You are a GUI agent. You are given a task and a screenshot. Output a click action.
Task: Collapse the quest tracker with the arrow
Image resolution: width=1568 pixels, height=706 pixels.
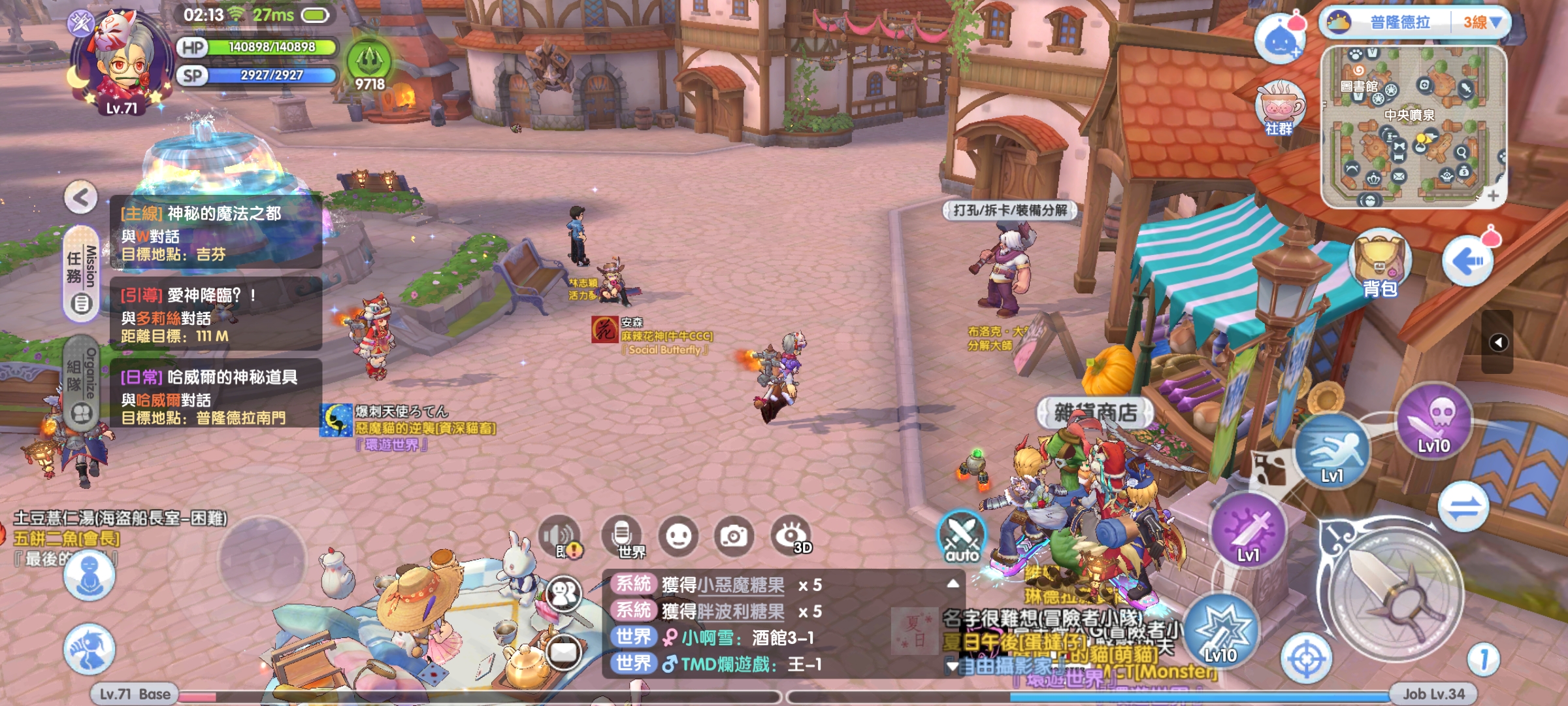click(x=81, y=197)
